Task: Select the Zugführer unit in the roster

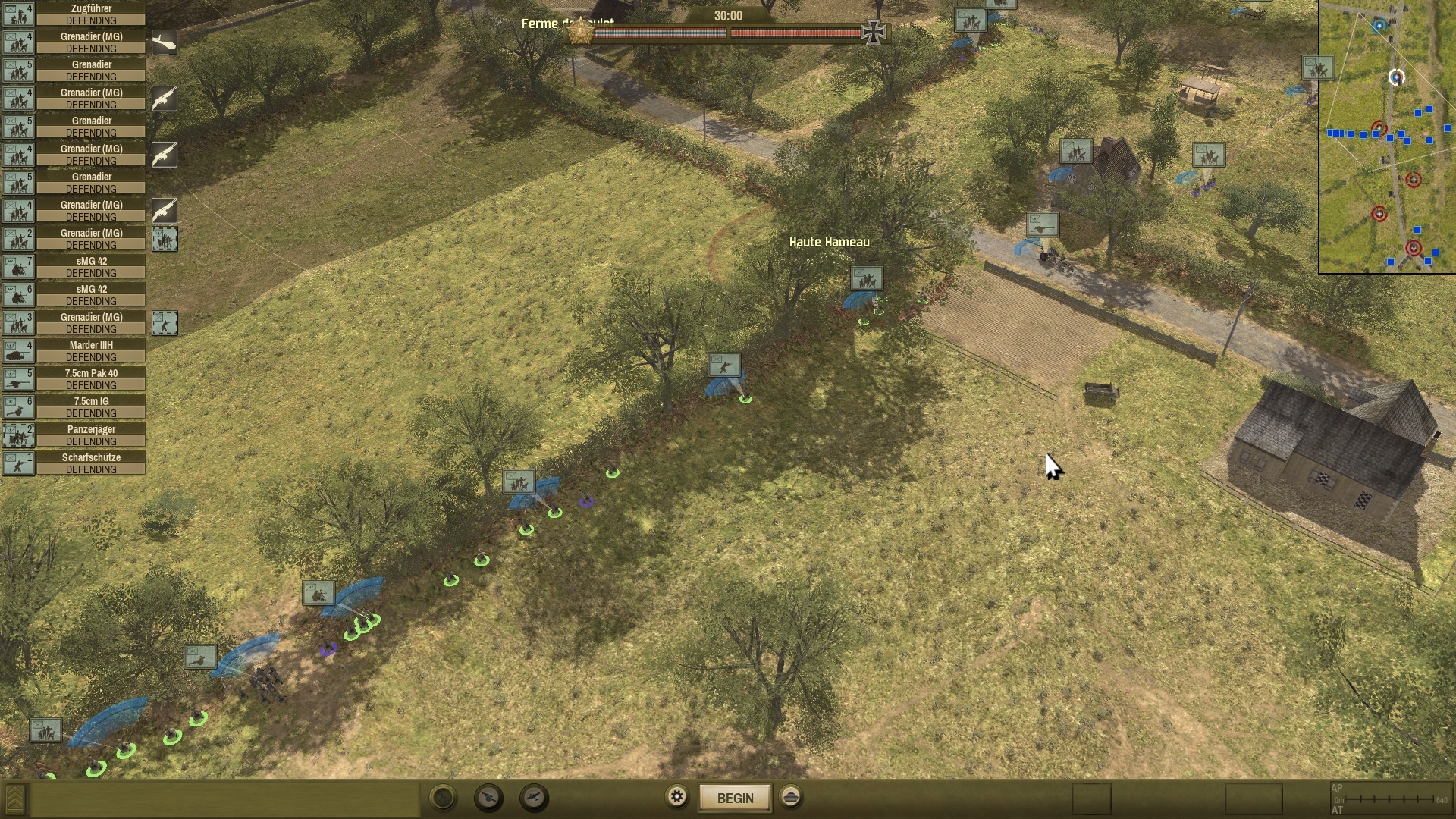Action: 91,14
